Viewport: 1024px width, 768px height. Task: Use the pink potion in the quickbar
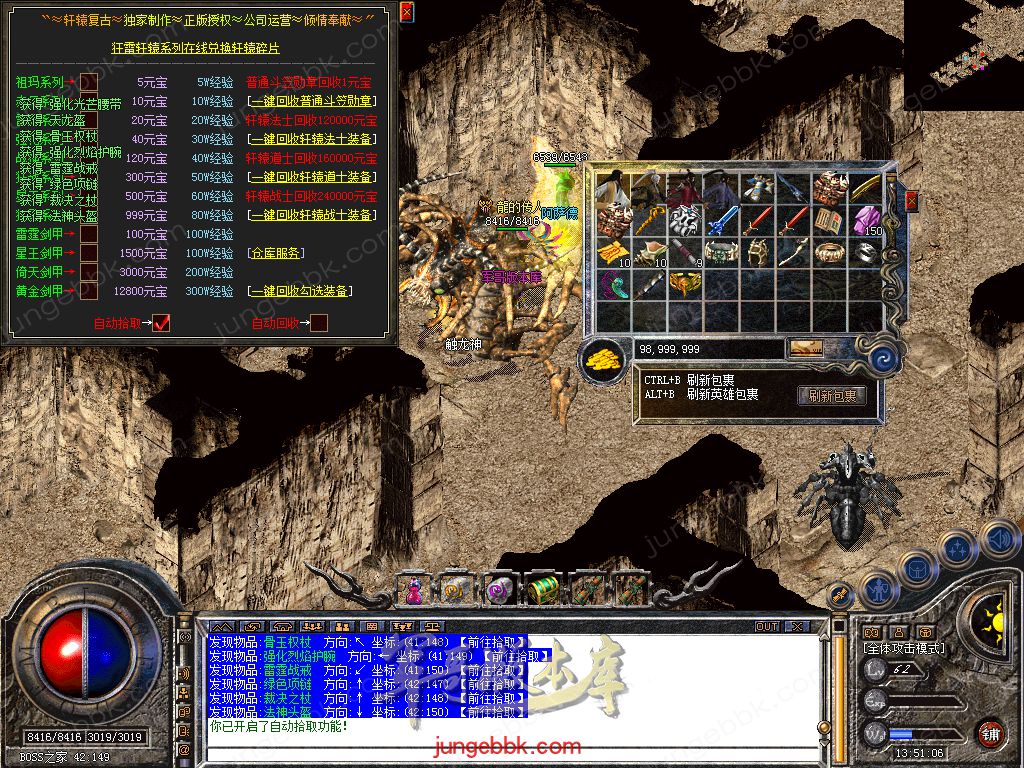[412, 590]
